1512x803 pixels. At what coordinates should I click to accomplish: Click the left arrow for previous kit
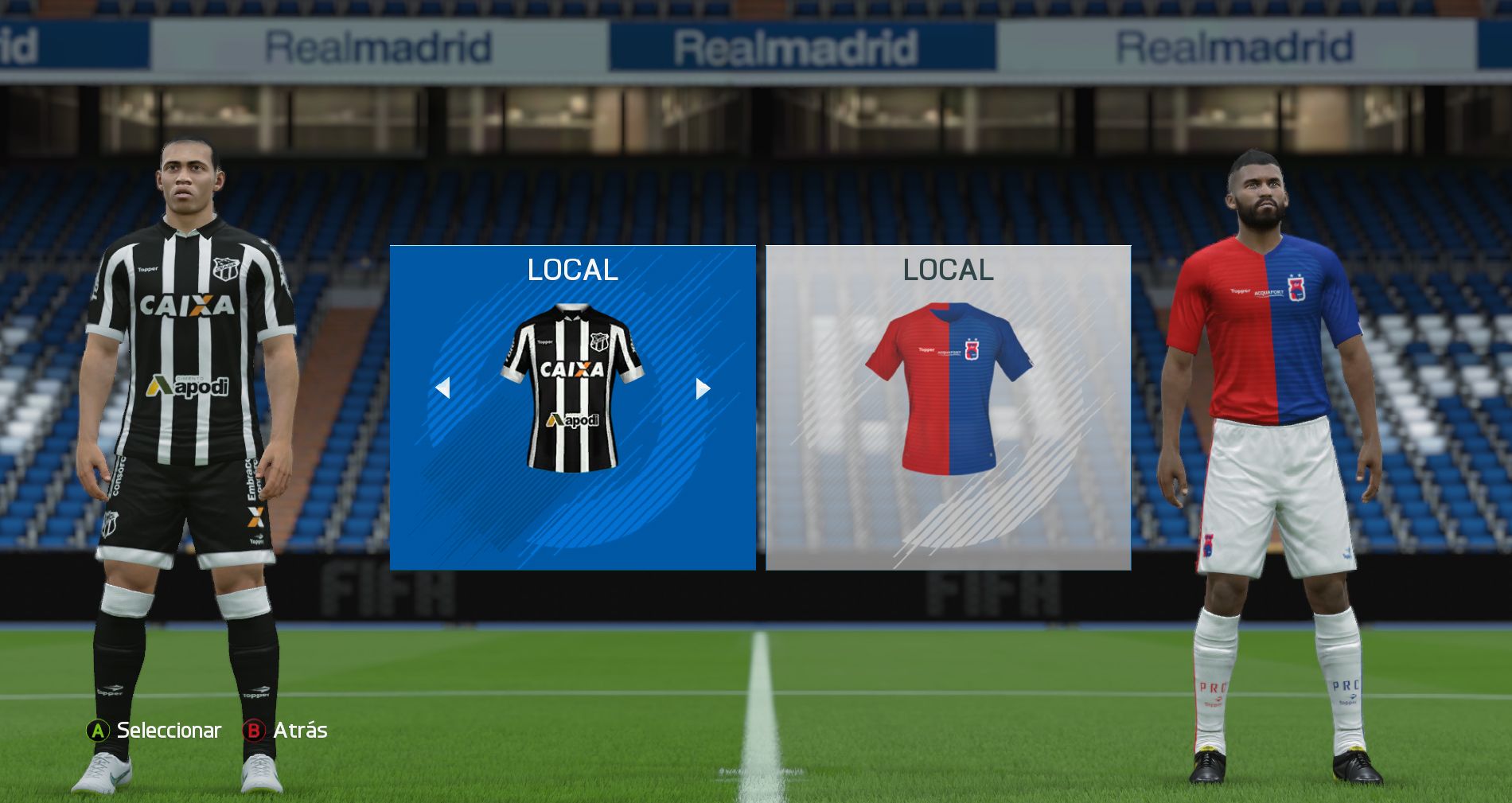click(443, 388)
